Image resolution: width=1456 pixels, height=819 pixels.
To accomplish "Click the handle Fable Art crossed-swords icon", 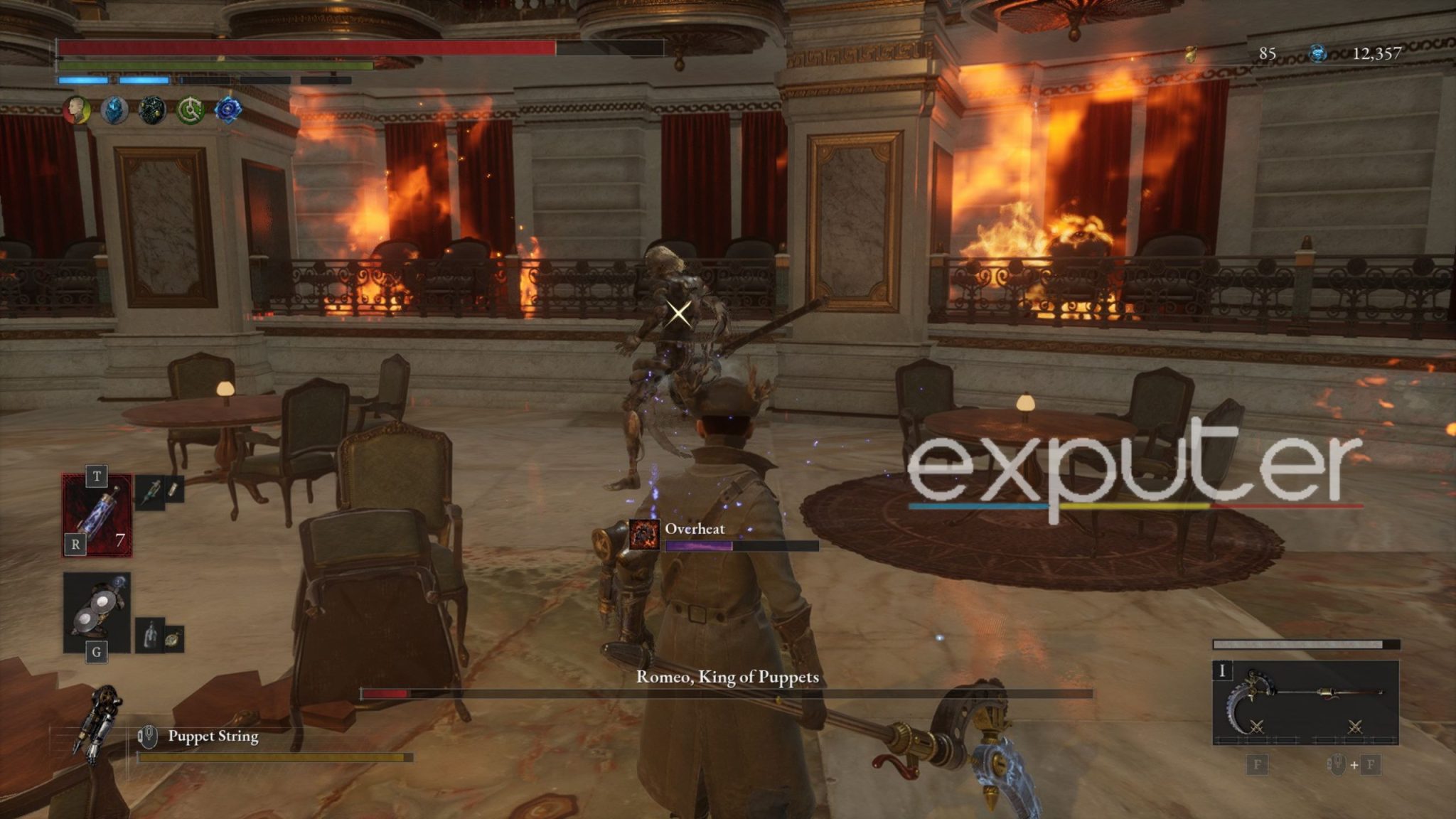I will (x=1355, y=727).
